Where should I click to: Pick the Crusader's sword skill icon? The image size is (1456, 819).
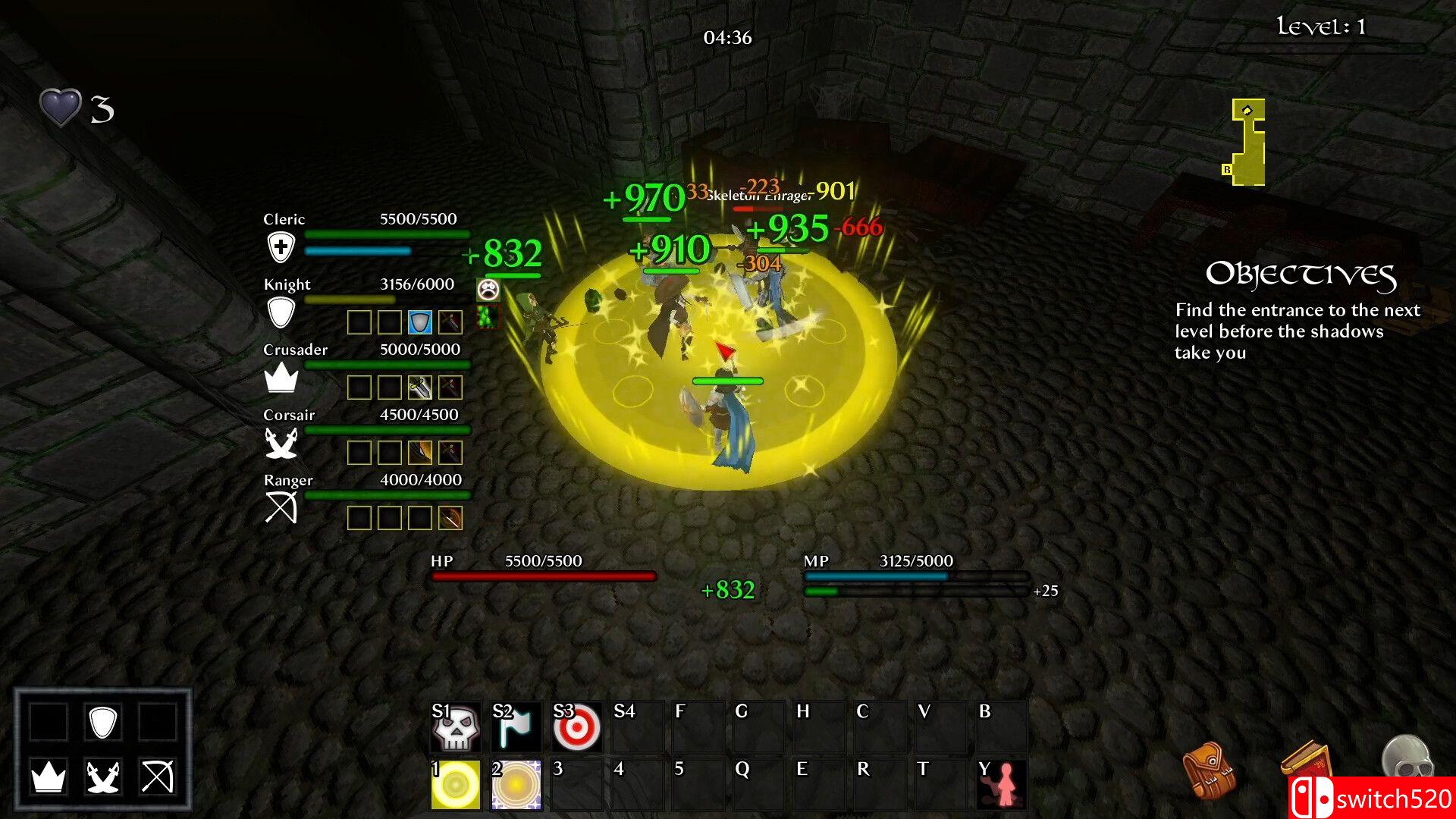point(420,388)
